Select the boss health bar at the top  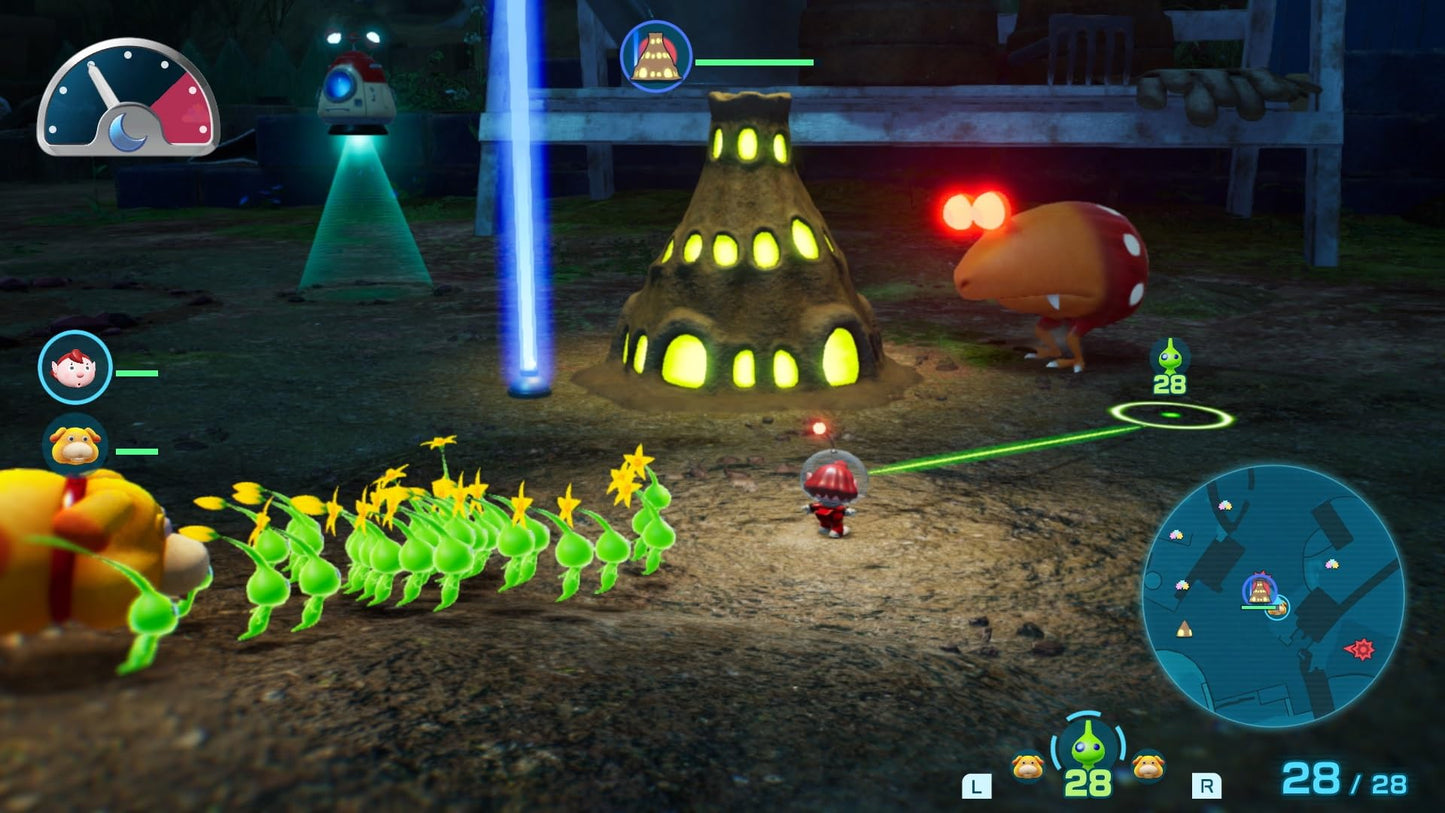tap(755, 63)
